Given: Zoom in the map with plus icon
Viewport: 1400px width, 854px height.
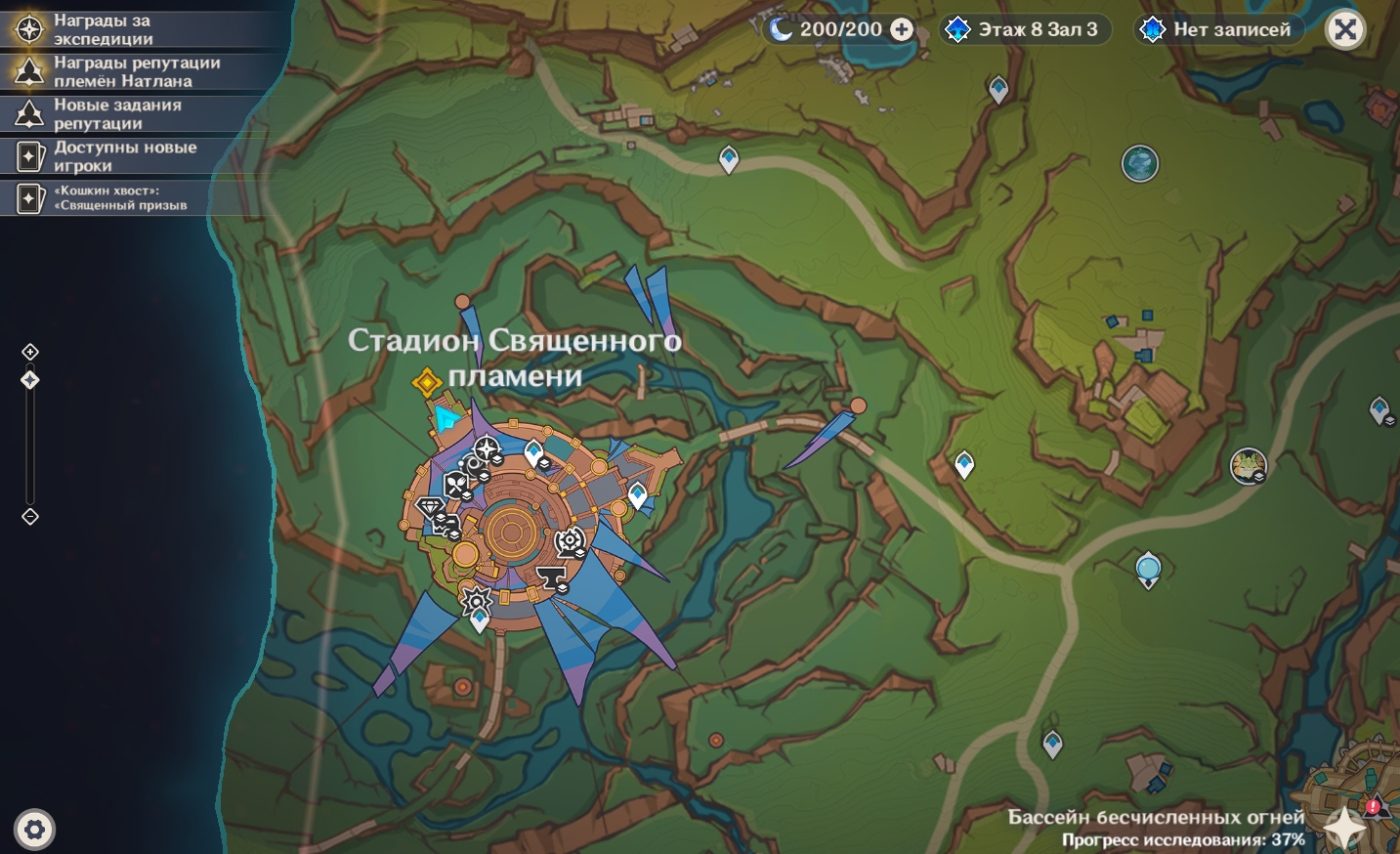Looking at the screenshot, I should pyautogui.click(x=30, y=352).
